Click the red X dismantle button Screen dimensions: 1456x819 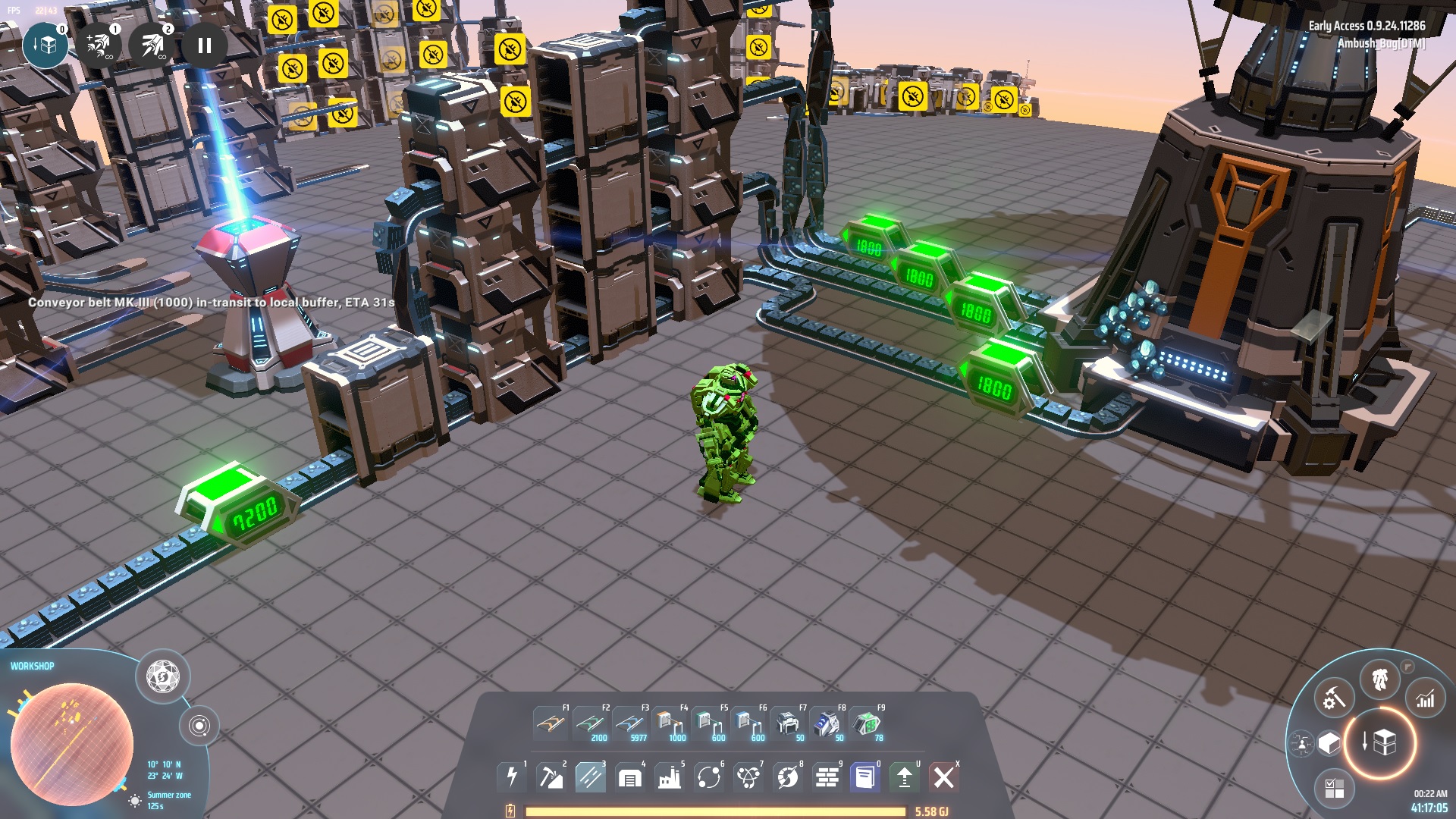click(x=944, y=777)
